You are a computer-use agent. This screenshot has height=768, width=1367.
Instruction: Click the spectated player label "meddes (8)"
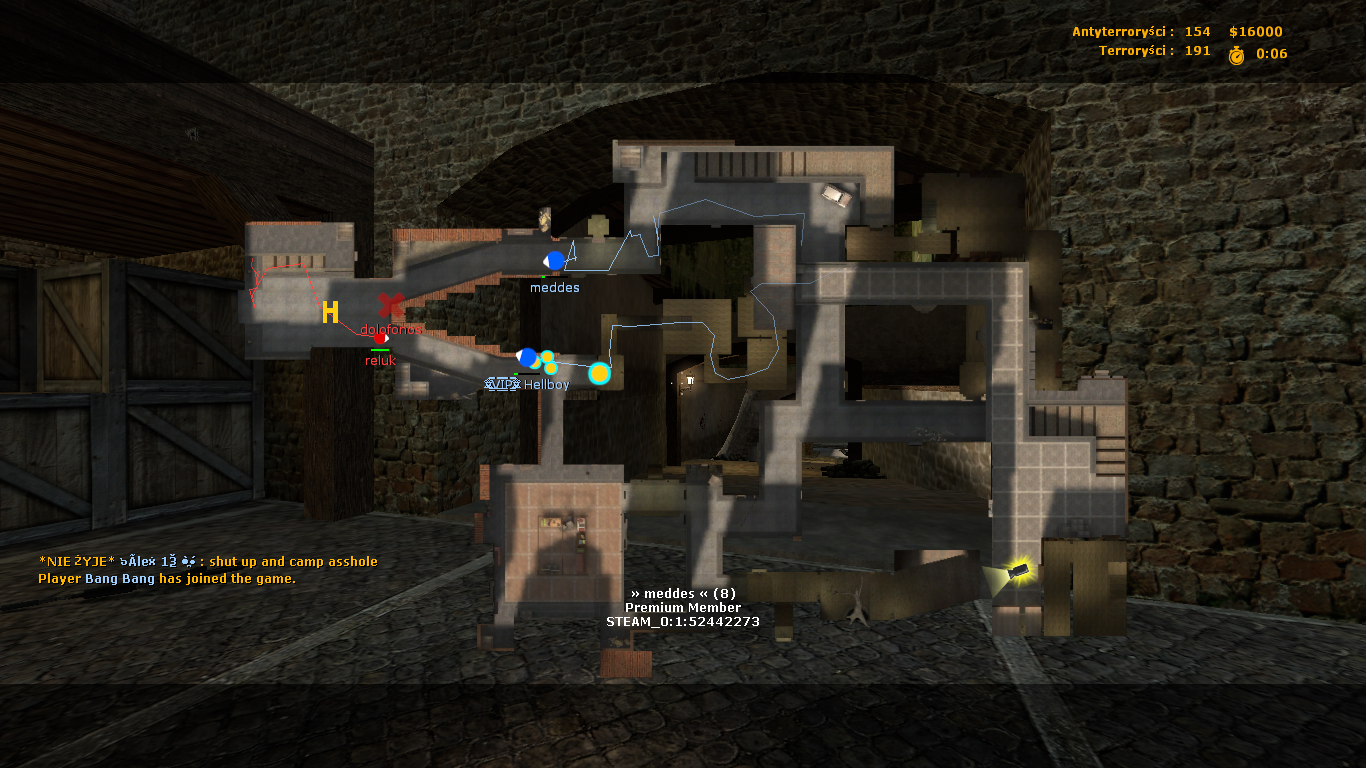683,593
